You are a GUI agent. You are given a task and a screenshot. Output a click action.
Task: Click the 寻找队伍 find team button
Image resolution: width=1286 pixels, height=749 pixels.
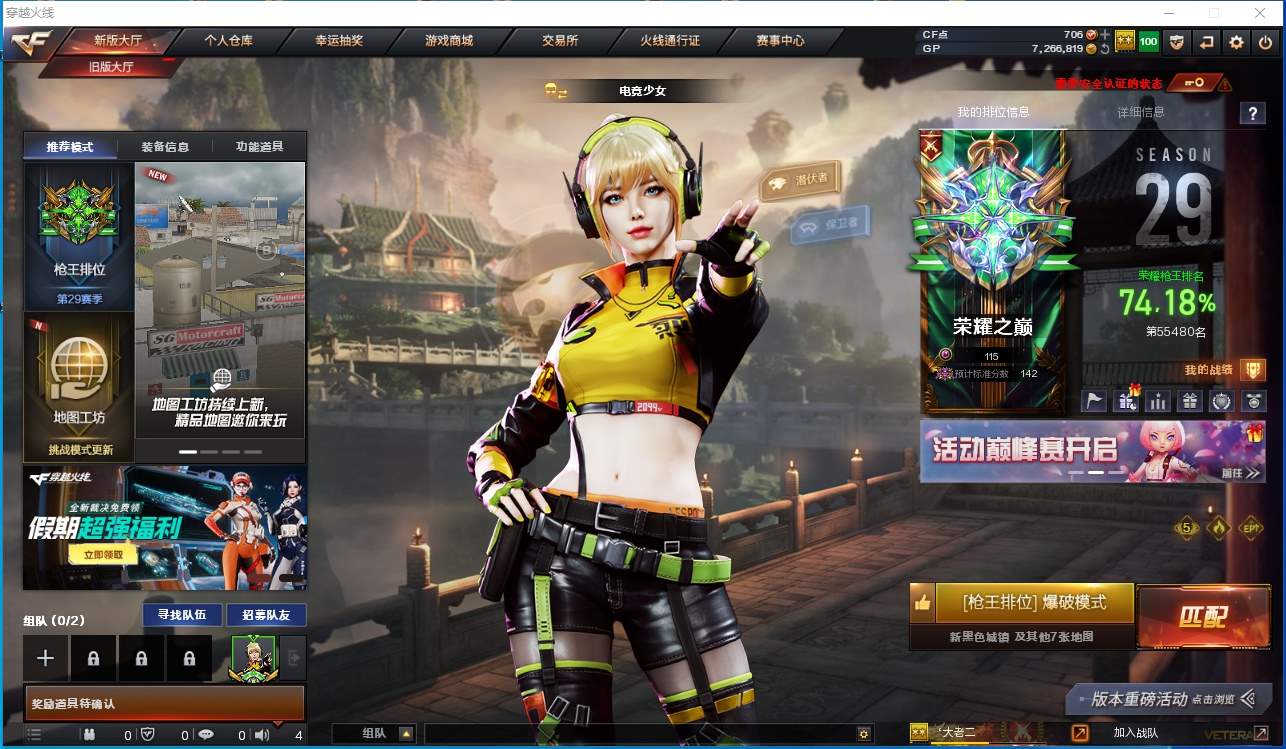pos(175,615)
